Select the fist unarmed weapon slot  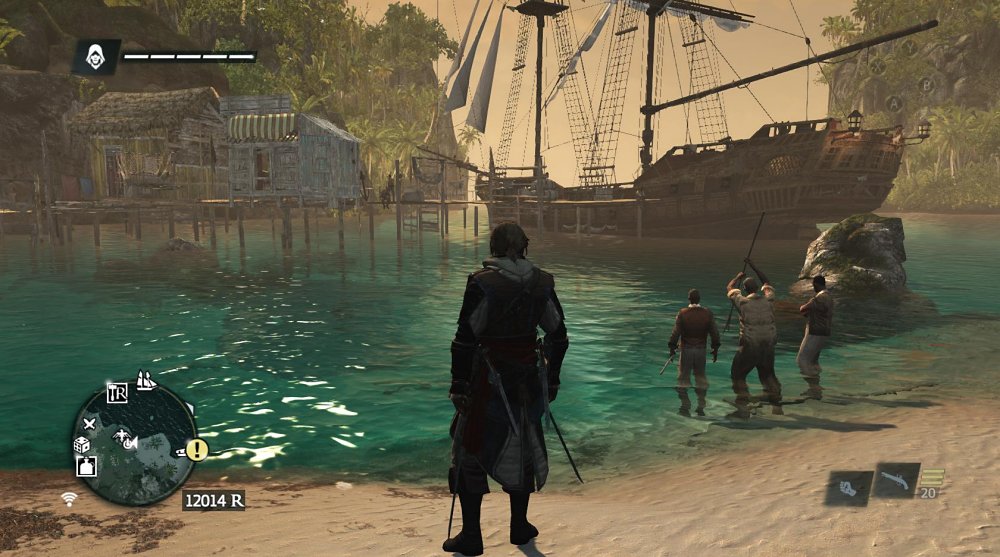[x=848, y=488]
